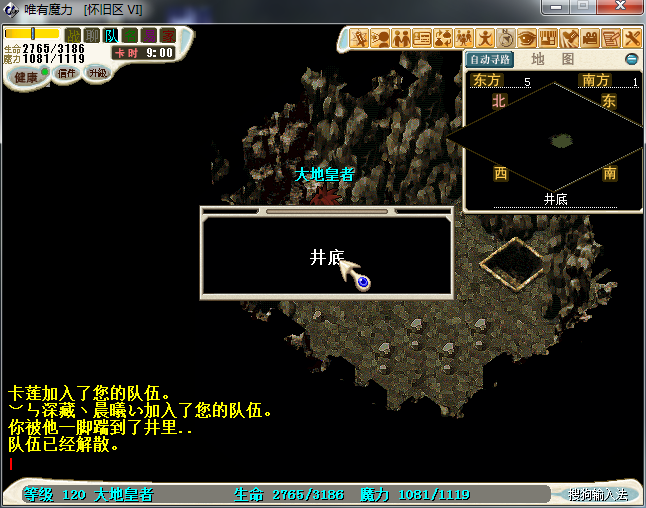This screenshot has width=646, height=508.
Task: Toggle the 战 battle switch
Action: [x=73, y=35]
